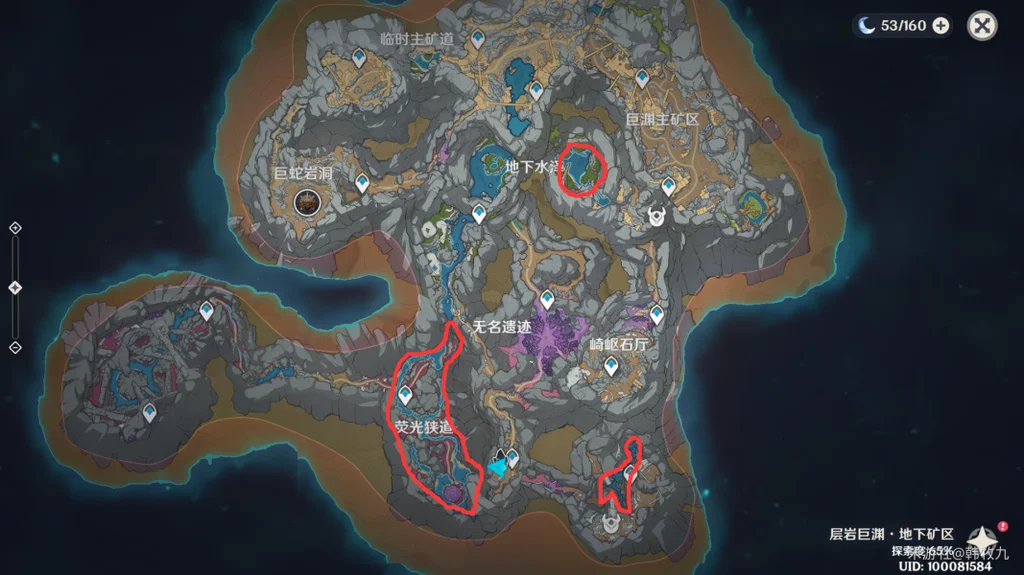Select the teleport waypoint right of 巨蛇岩洞
The image size is (1024, 575).
coord(360,183)
